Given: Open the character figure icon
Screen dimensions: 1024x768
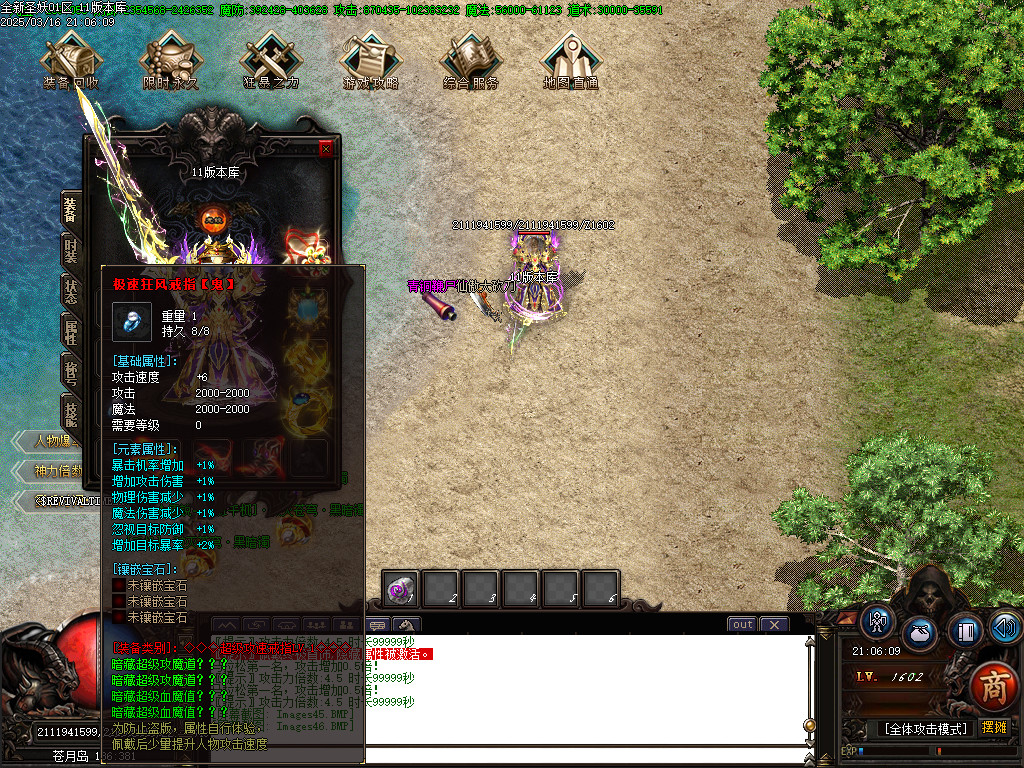Looking at the screenshot, I should pos(879,621).
